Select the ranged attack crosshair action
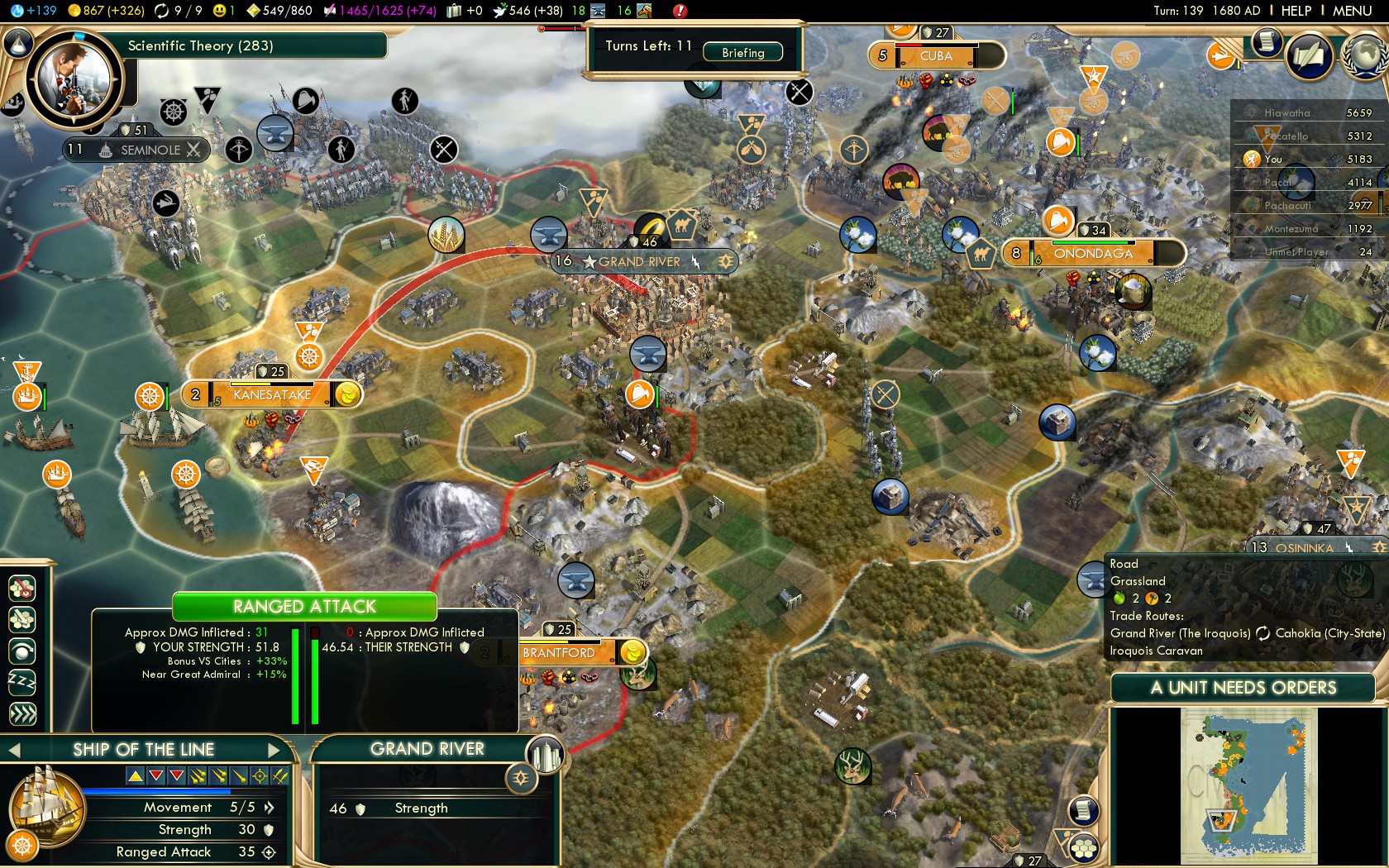The height and width of the screenshot is (868, 1389). pyautogui.click(x=260, y=775)
